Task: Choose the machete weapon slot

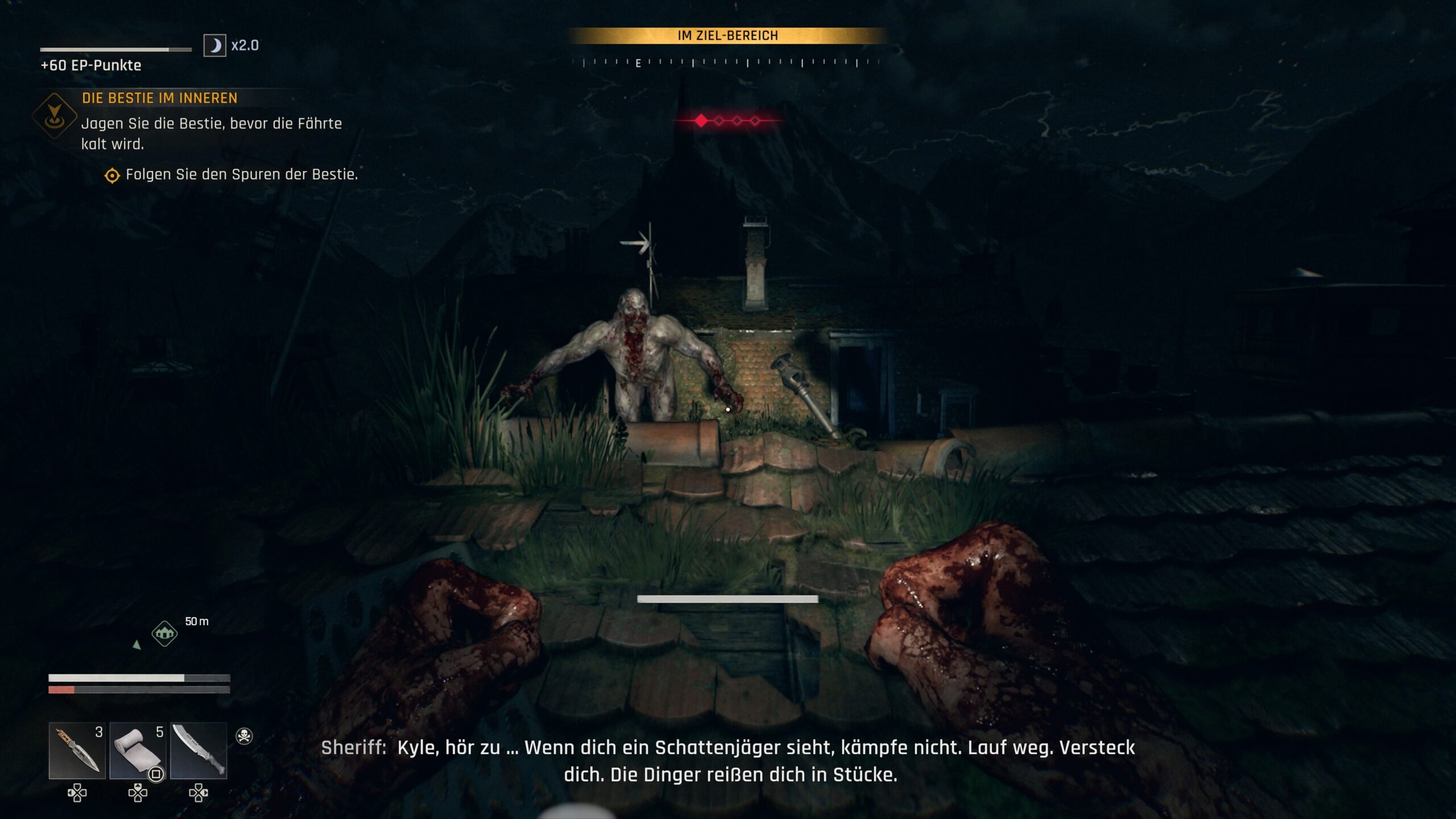Action: pyautogui.click(x=198, y=750)
